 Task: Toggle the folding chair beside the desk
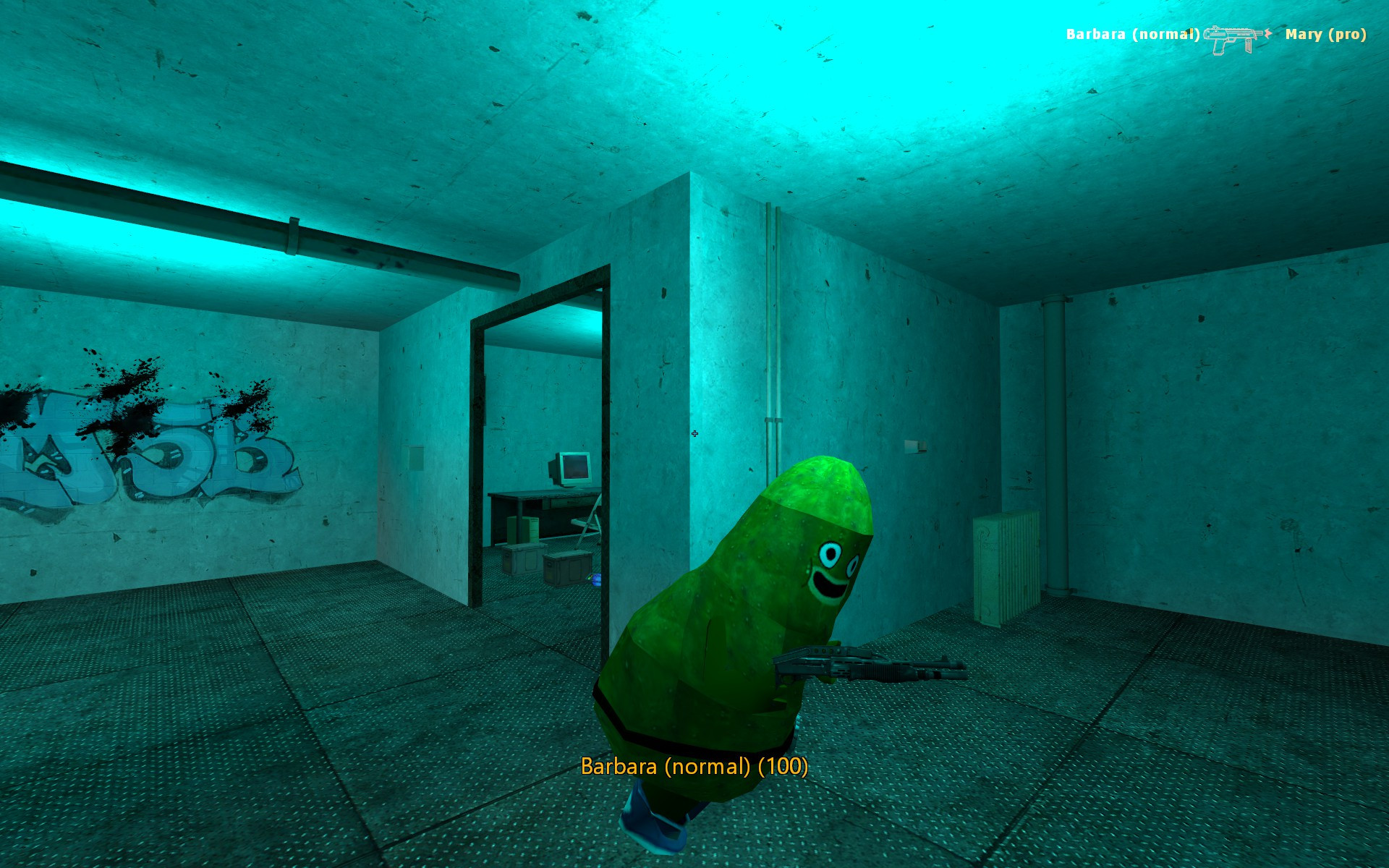(x=587, y=524)
